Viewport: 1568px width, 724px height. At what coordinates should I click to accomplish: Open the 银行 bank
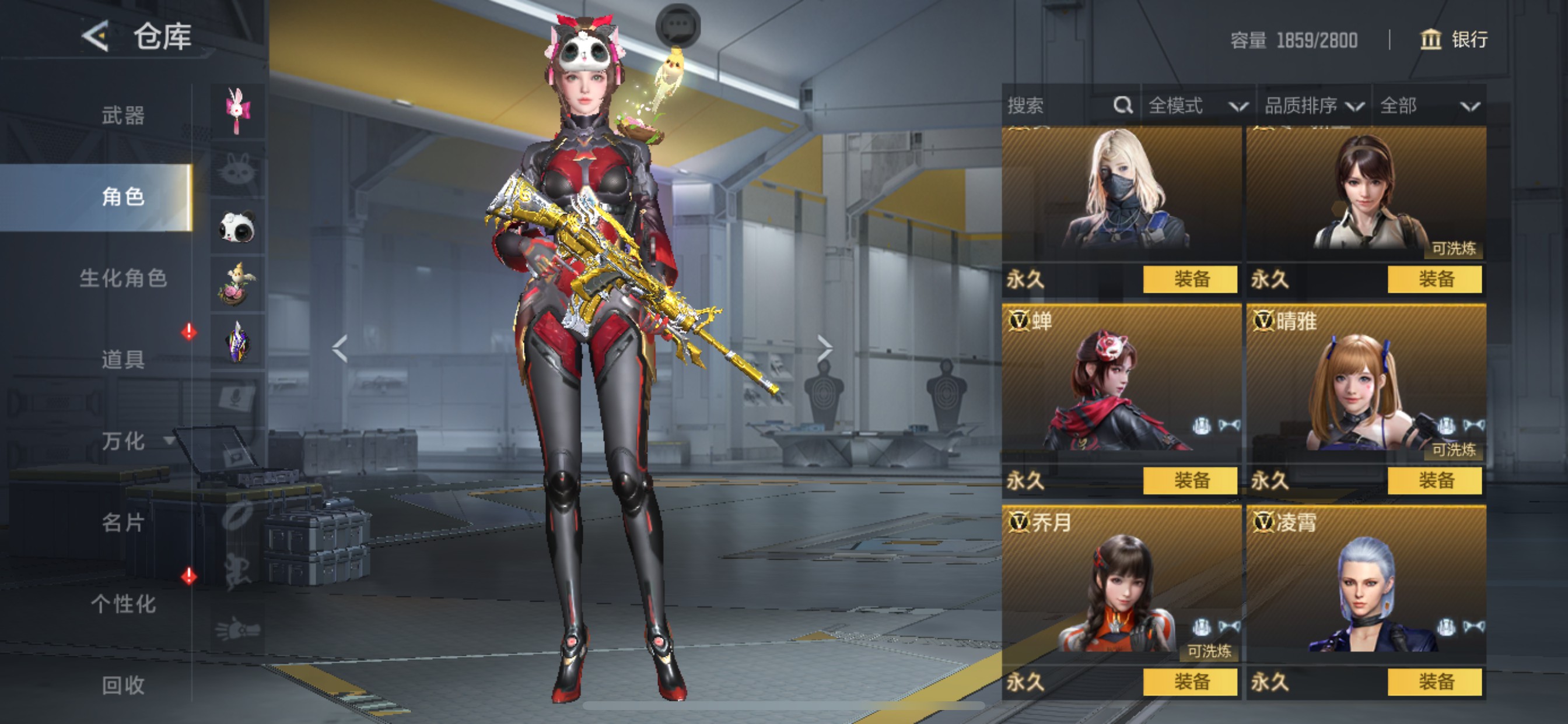point(1454,40)
